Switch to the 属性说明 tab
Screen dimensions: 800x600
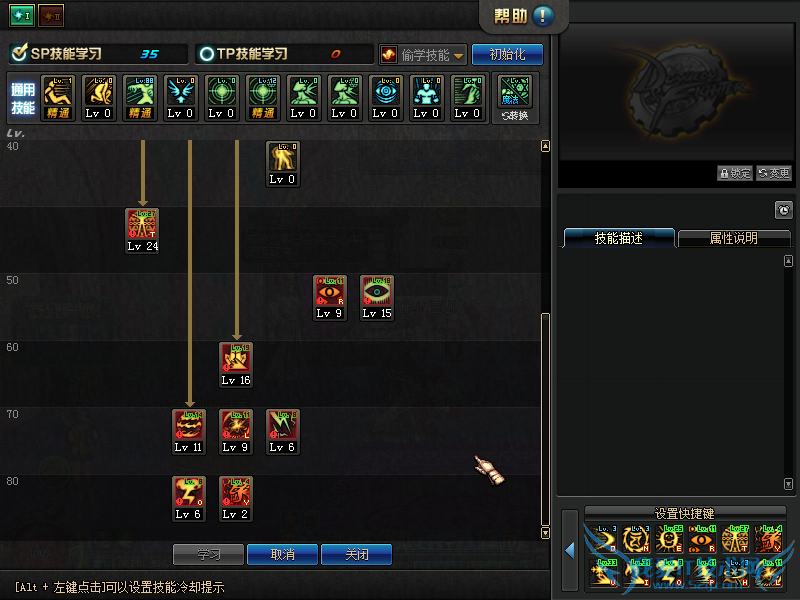pos(733,238)
